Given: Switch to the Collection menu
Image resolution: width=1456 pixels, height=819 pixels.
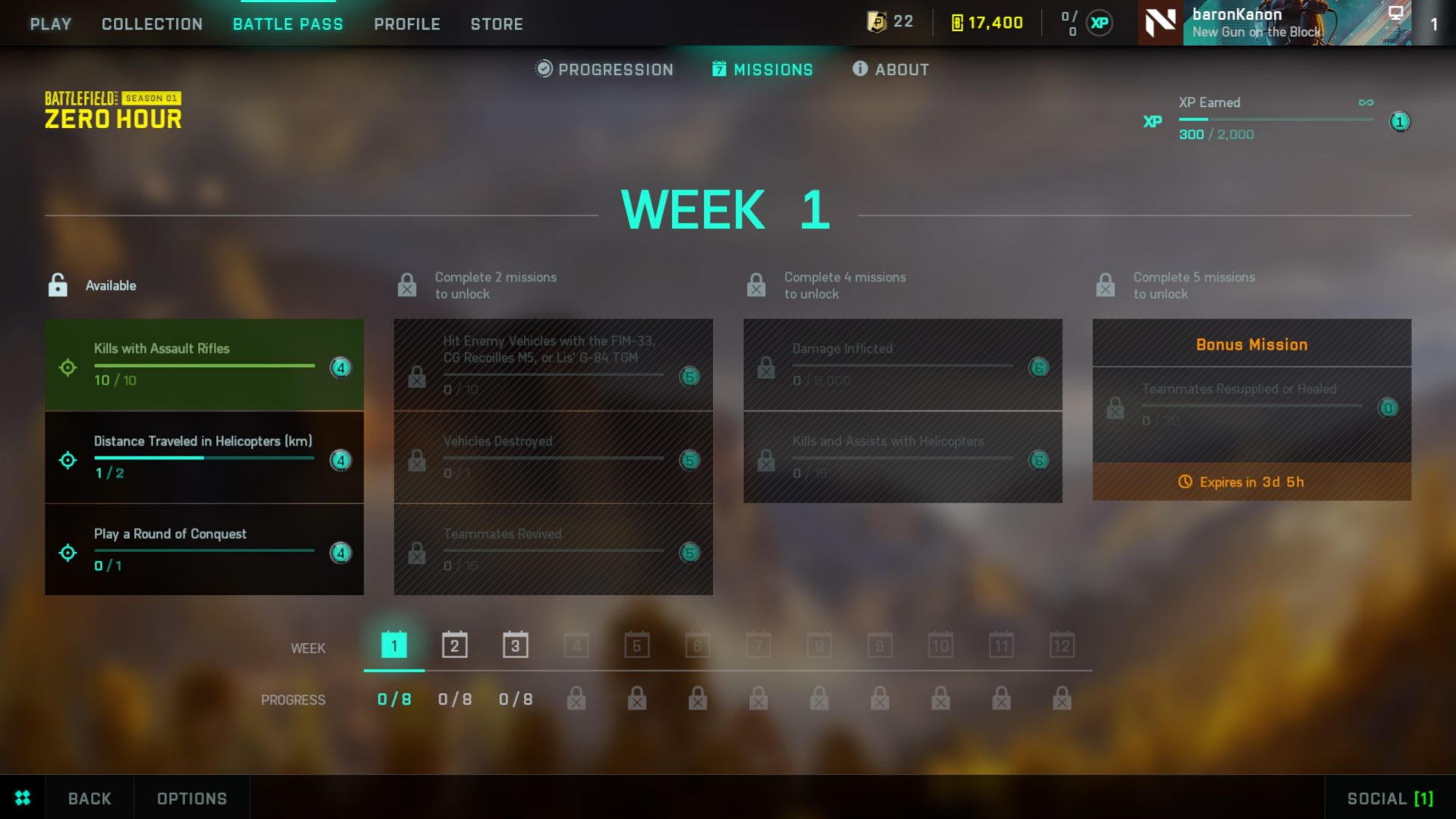Looking at the screenshot, I should (x=151, y=24).
